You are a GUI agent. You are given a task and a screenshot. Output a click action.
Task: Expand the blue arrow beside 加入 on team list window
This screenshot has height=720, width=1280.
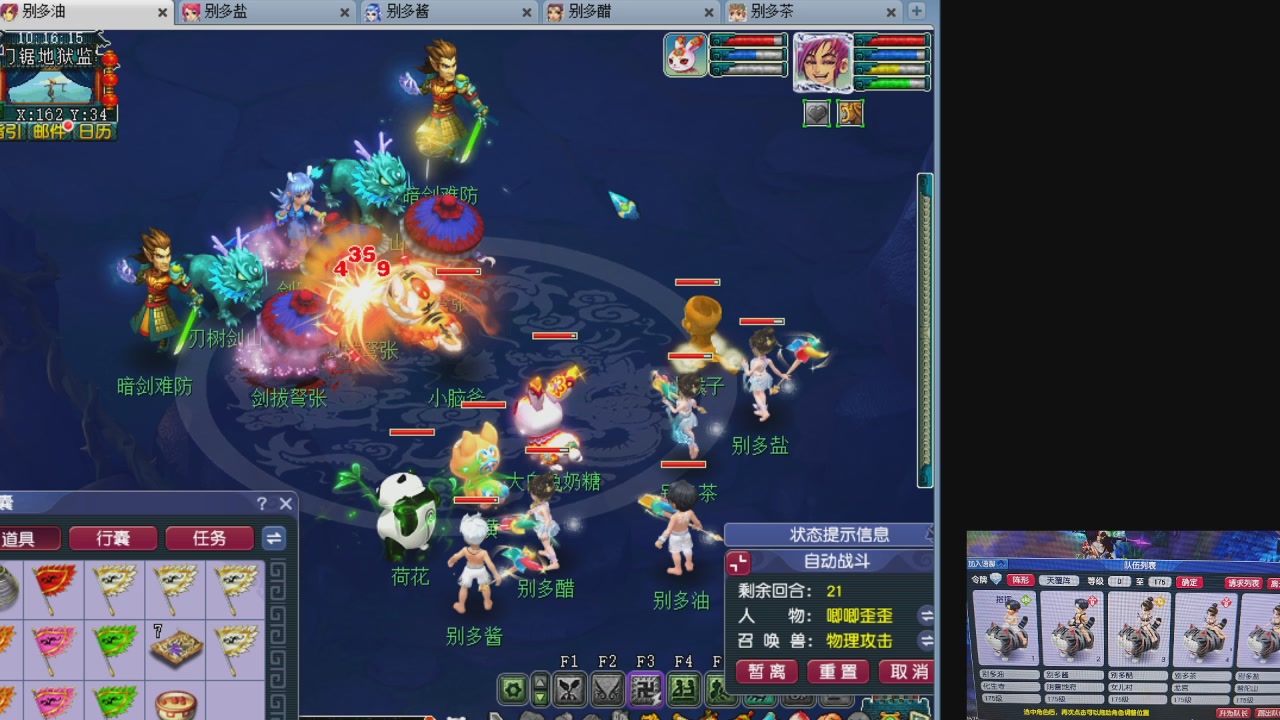click(x=1000, y=563)
